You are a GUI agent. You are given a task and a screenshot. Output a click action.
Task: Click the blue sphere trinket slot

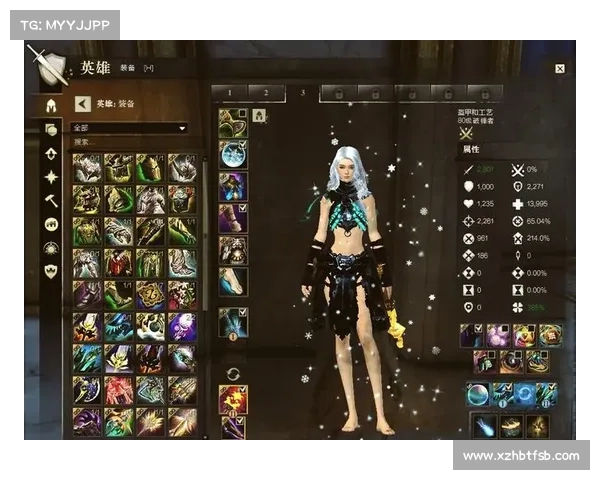[478, 393]
